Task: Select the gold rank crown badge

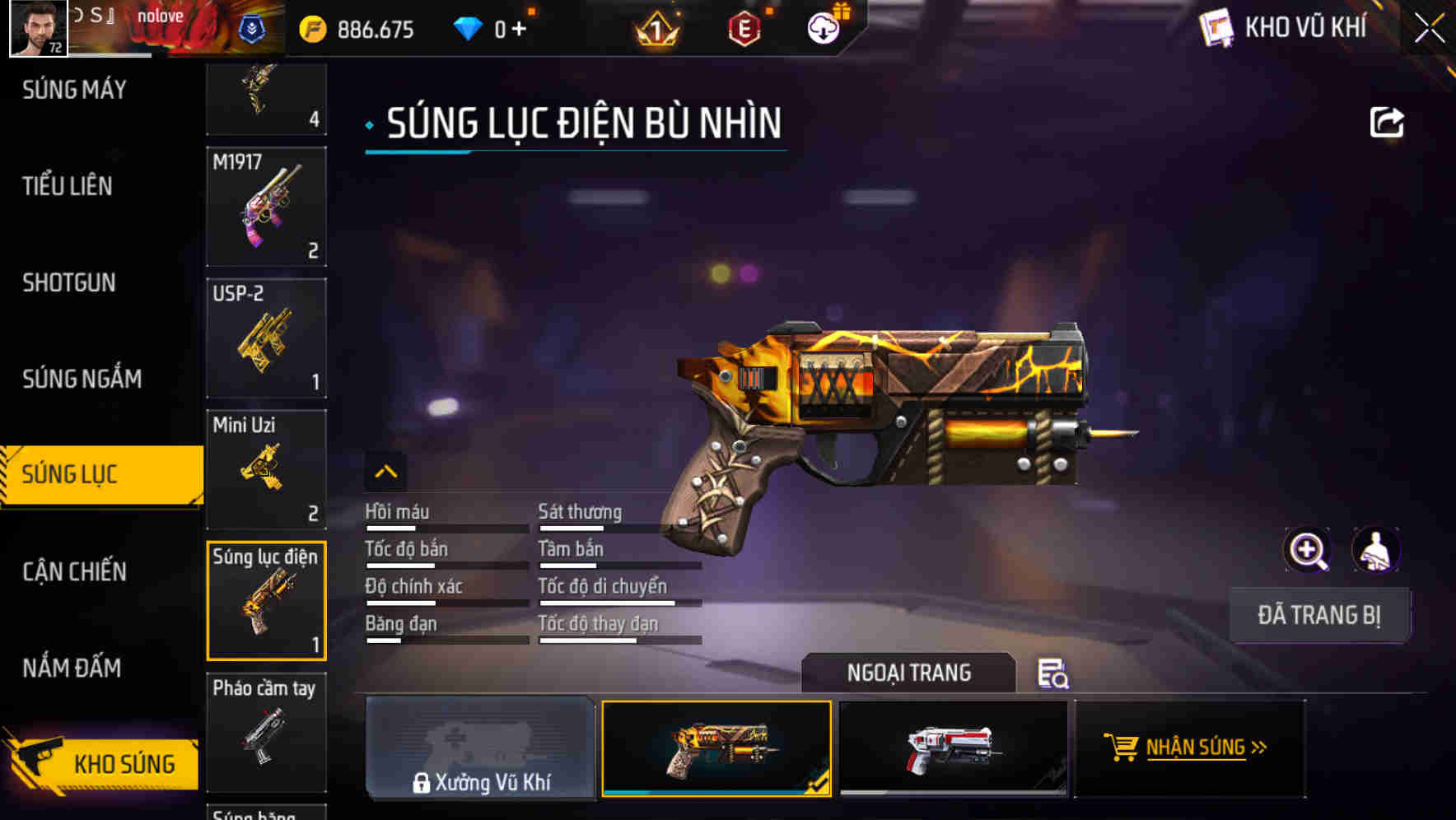Action: (x=655, y=26)
